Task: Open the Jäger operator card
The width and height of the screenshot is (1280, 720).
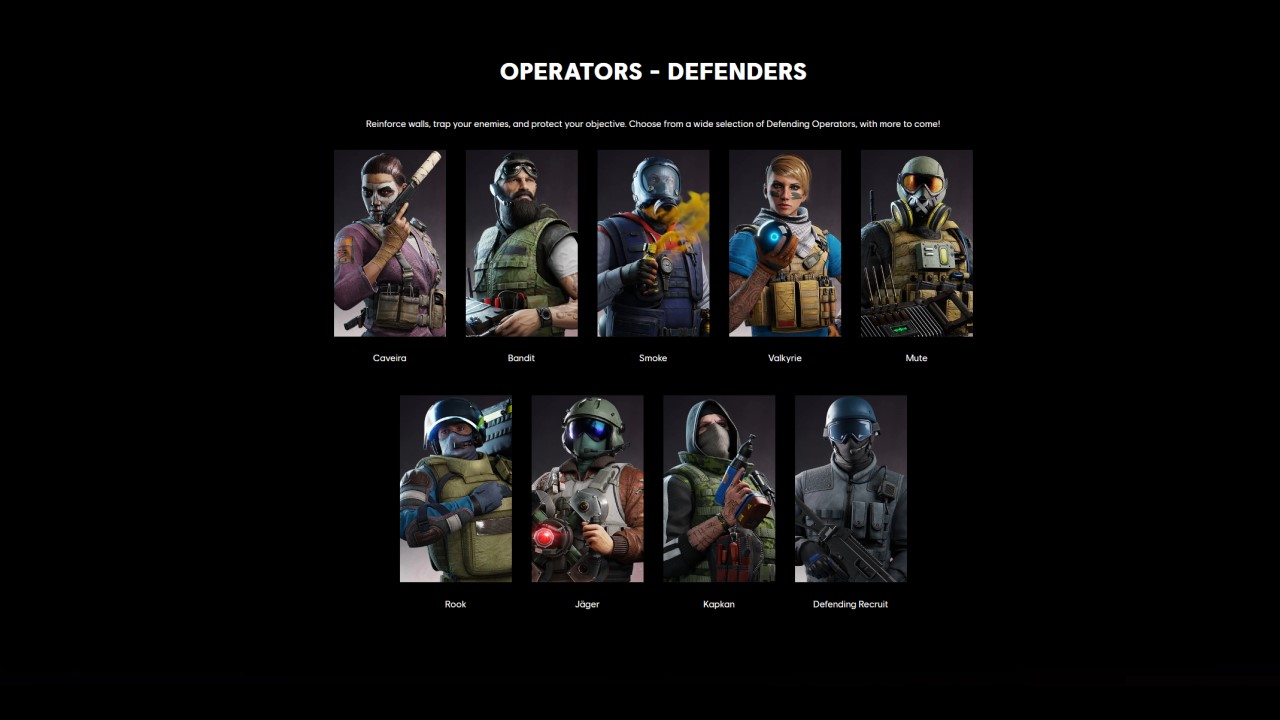Action: coord(587,488)
